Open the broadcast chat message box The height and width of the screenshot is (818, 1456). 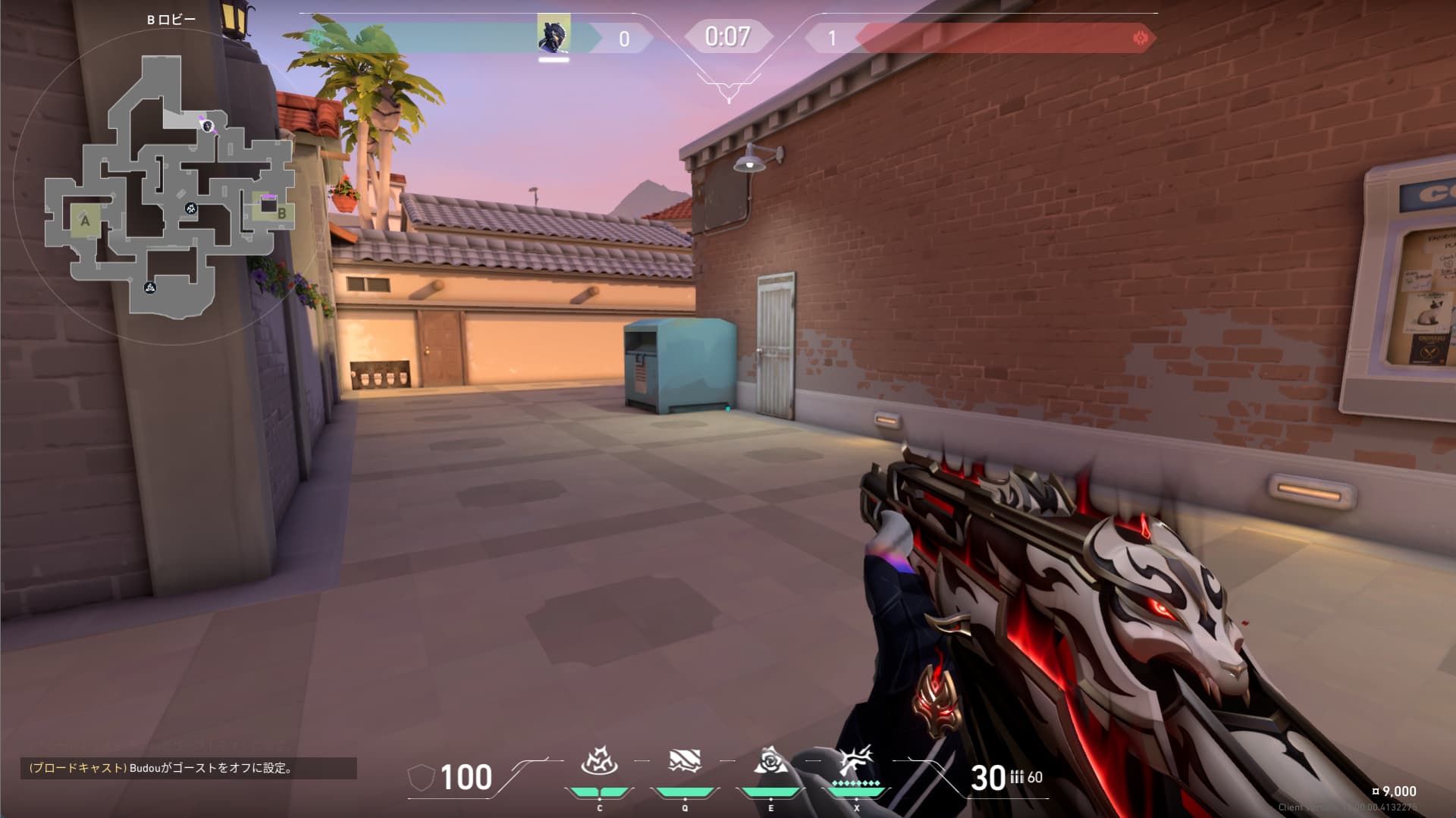[188, 768]
